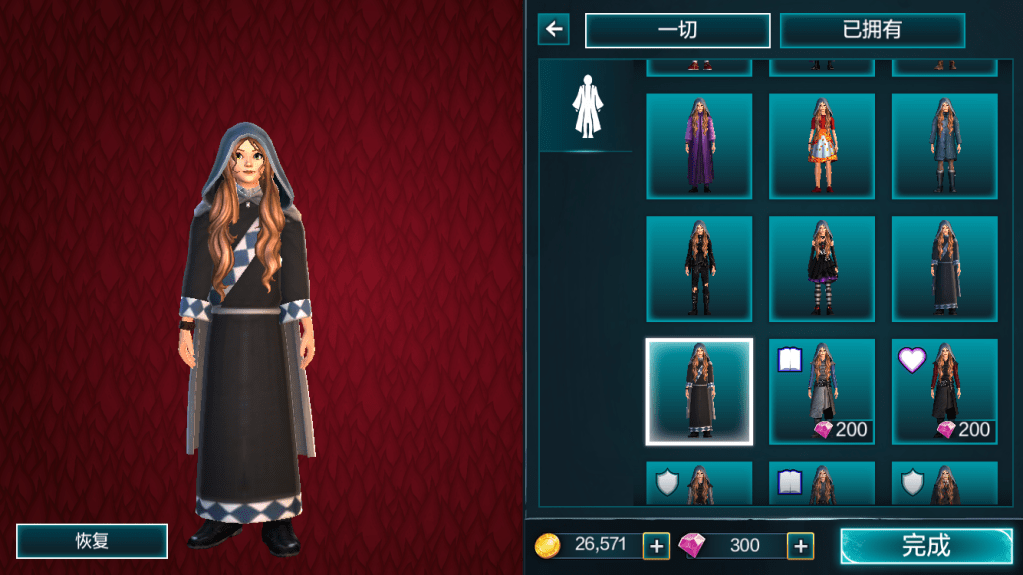Switch to the 已拥有 tab
Viewport: 1023px width, 575px height.
coord(872,30)
